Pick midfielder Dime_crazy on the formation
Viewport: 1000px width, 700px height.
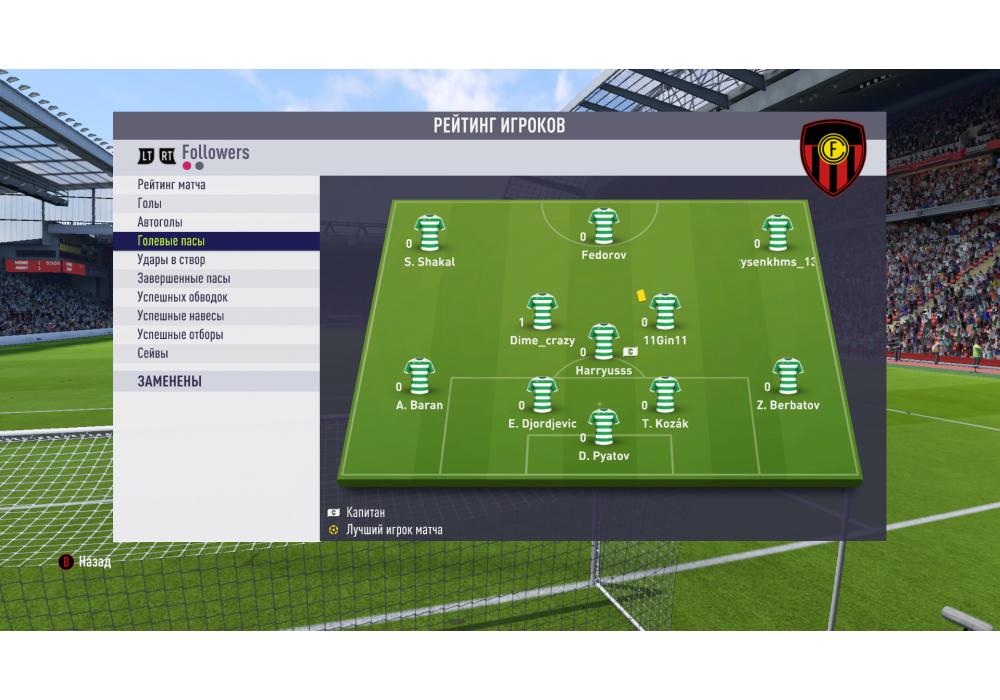coord(542,313)
